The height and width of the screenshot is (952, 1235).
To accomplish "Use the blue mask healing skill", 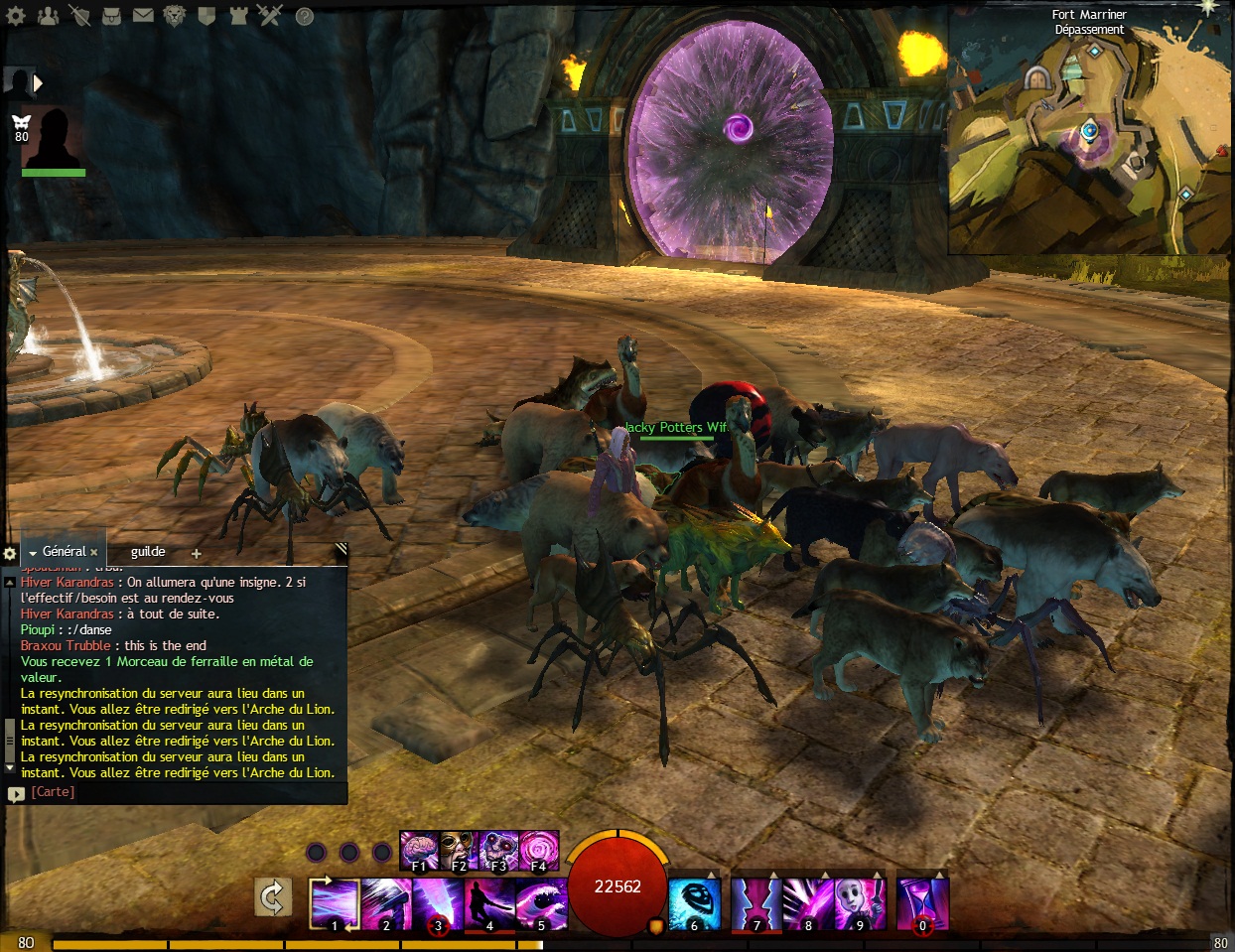I will [694, 903].
